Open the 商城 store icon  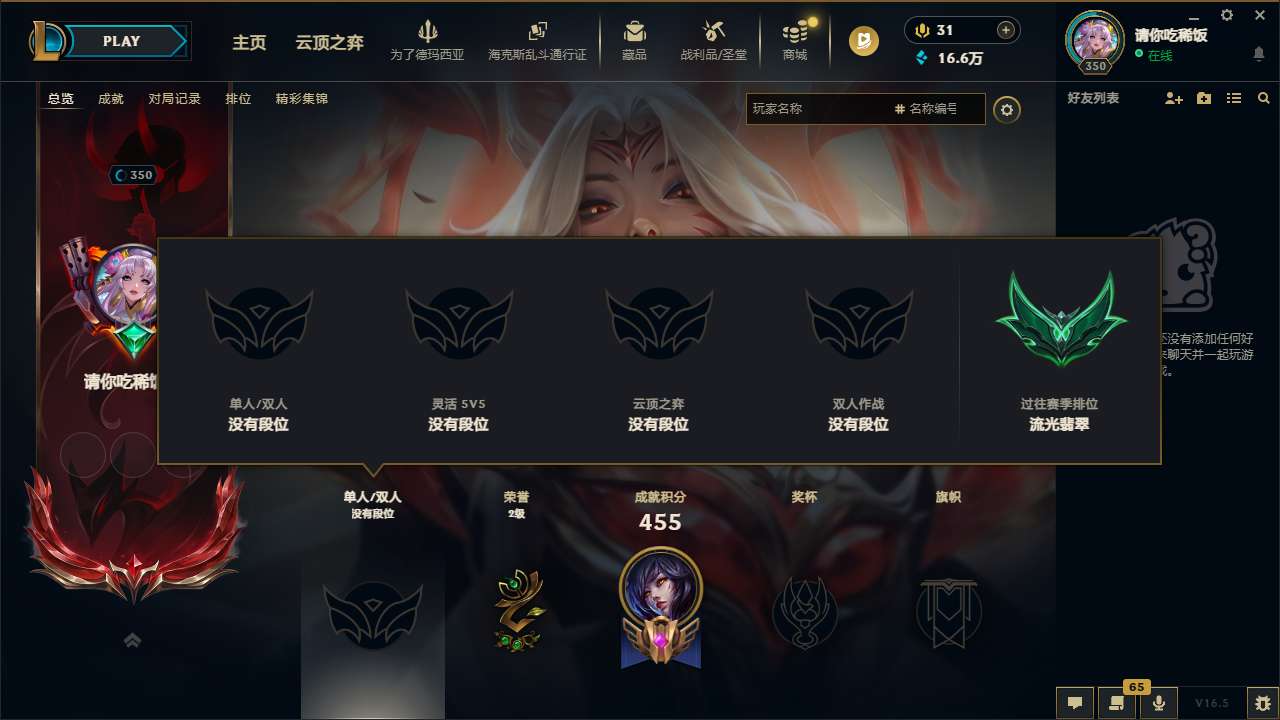[795, 30]
